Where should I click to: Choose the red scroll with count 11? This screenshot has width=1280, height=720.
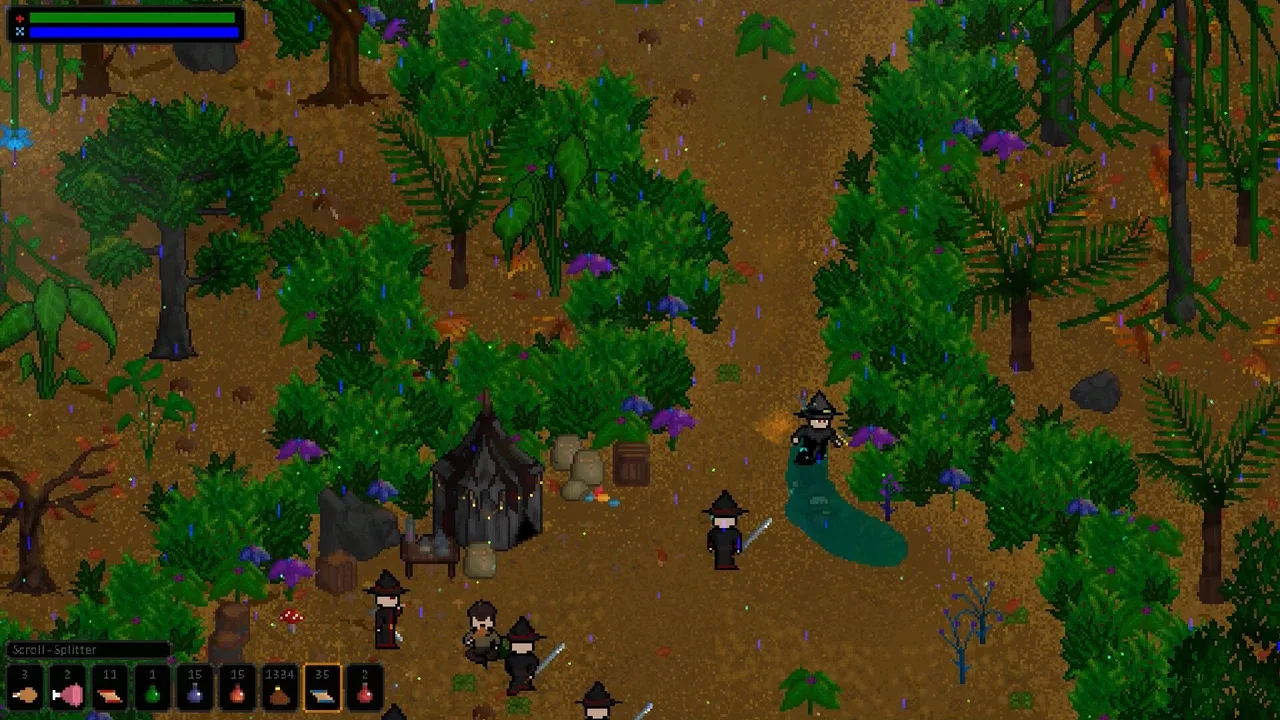click(x=110, y=688)
